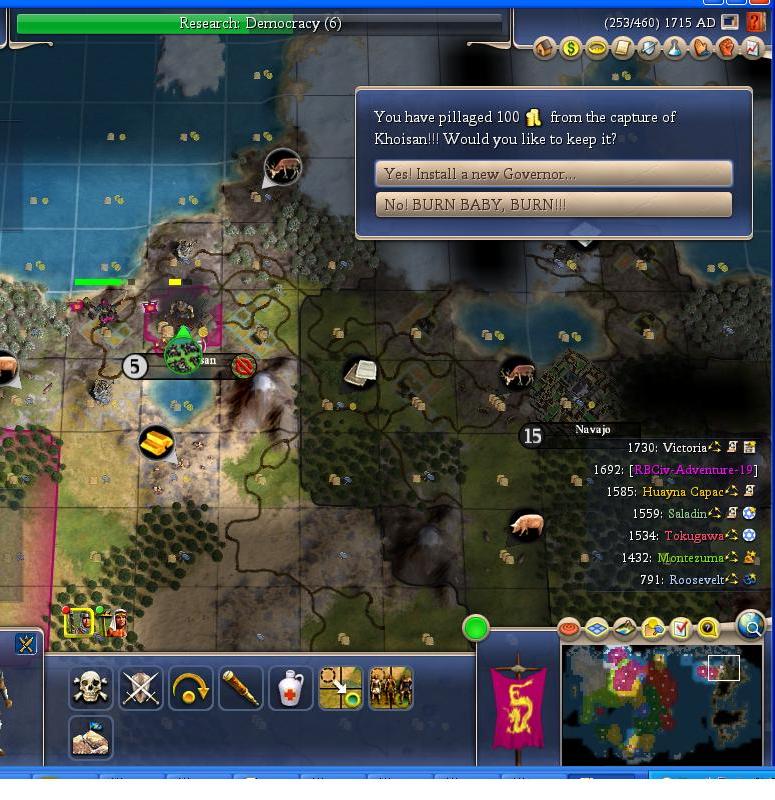Click the rocky hill with flag action
The image size is (775, 800).
click(90, 738)
